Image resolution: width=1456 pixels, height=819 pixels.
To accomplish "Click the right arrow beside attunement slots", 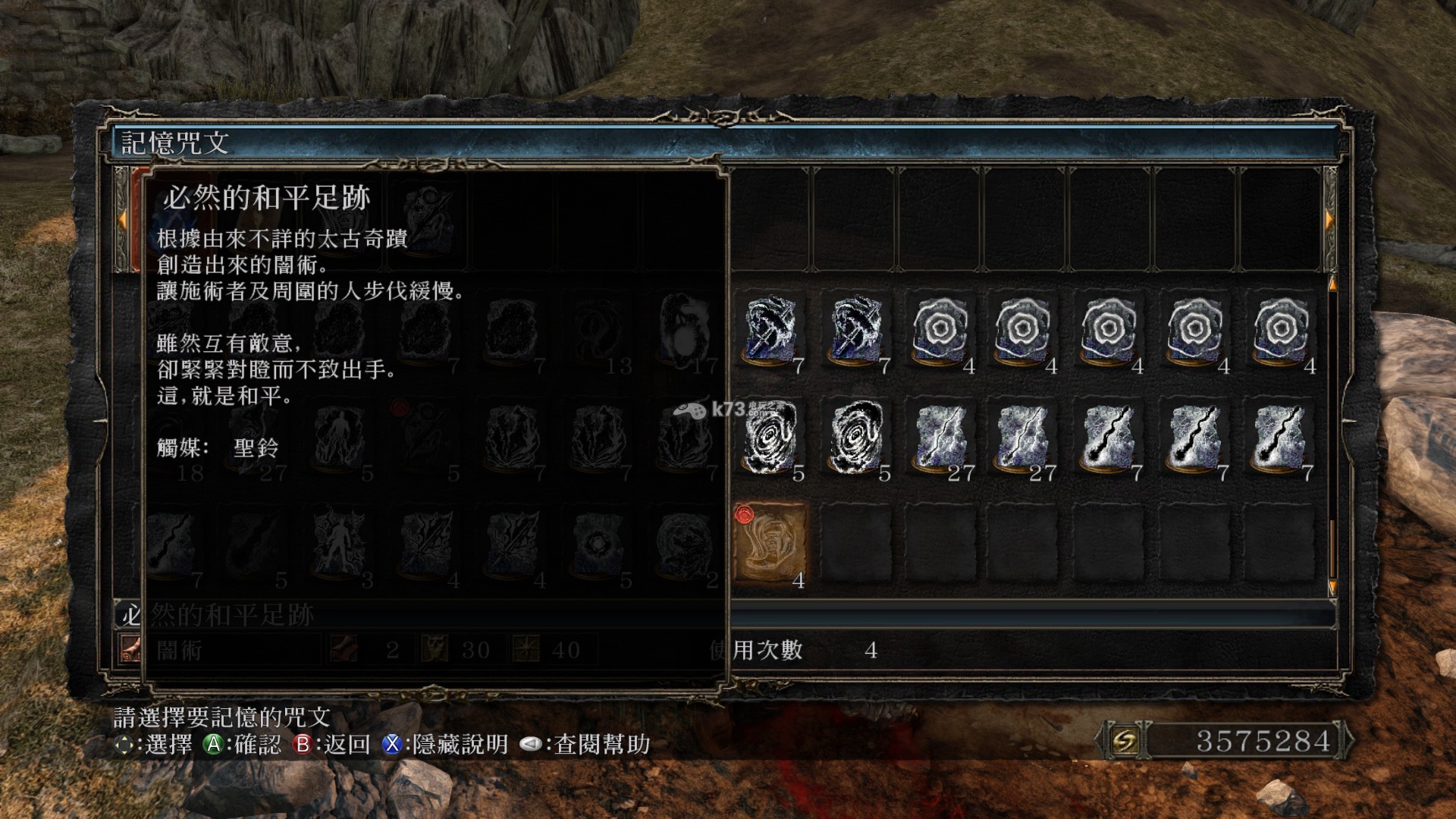I will click(1329, 219).
